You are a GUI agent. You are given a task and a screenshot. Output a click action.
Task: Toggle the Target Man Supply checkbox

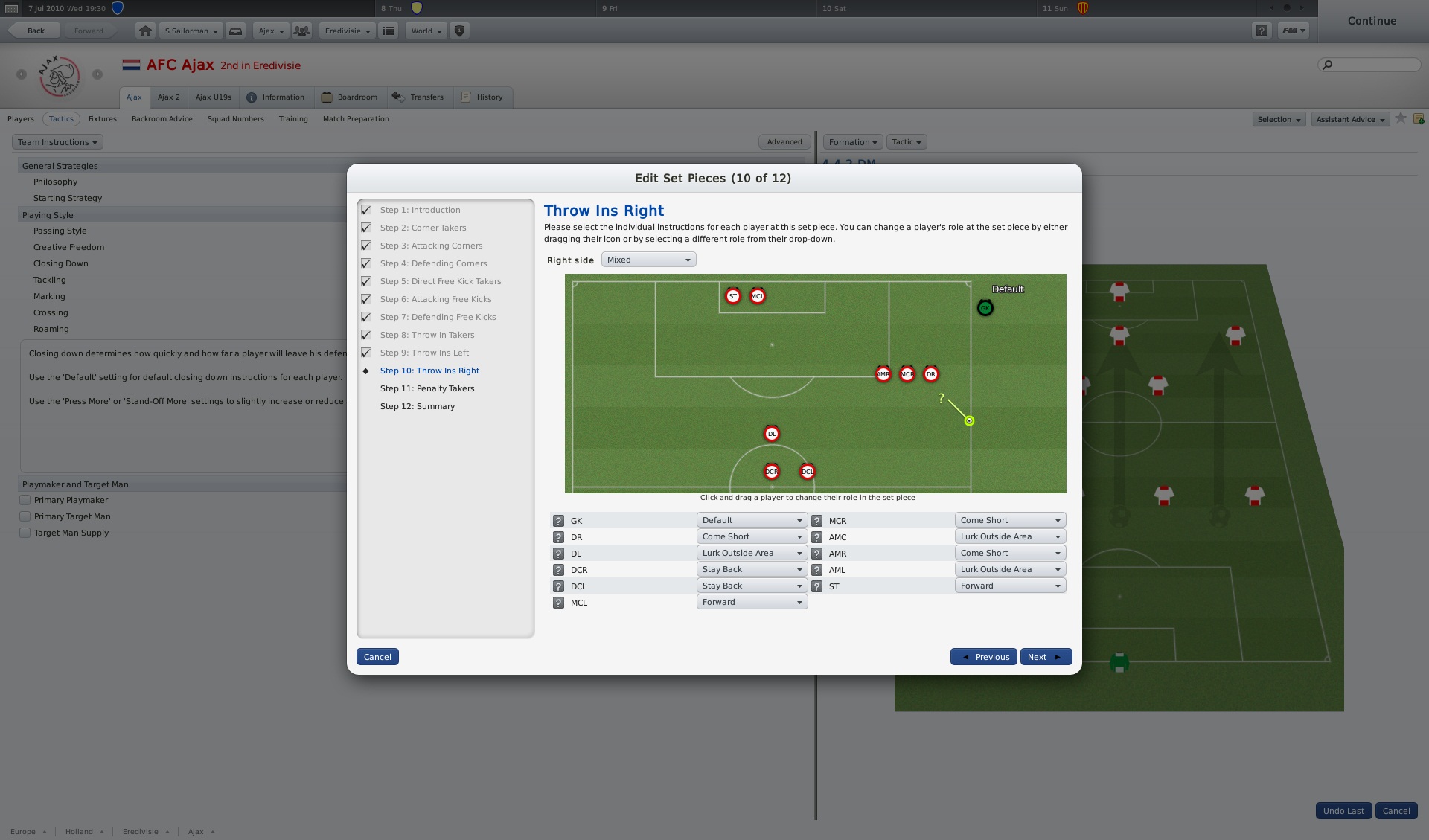coord(25,533)
